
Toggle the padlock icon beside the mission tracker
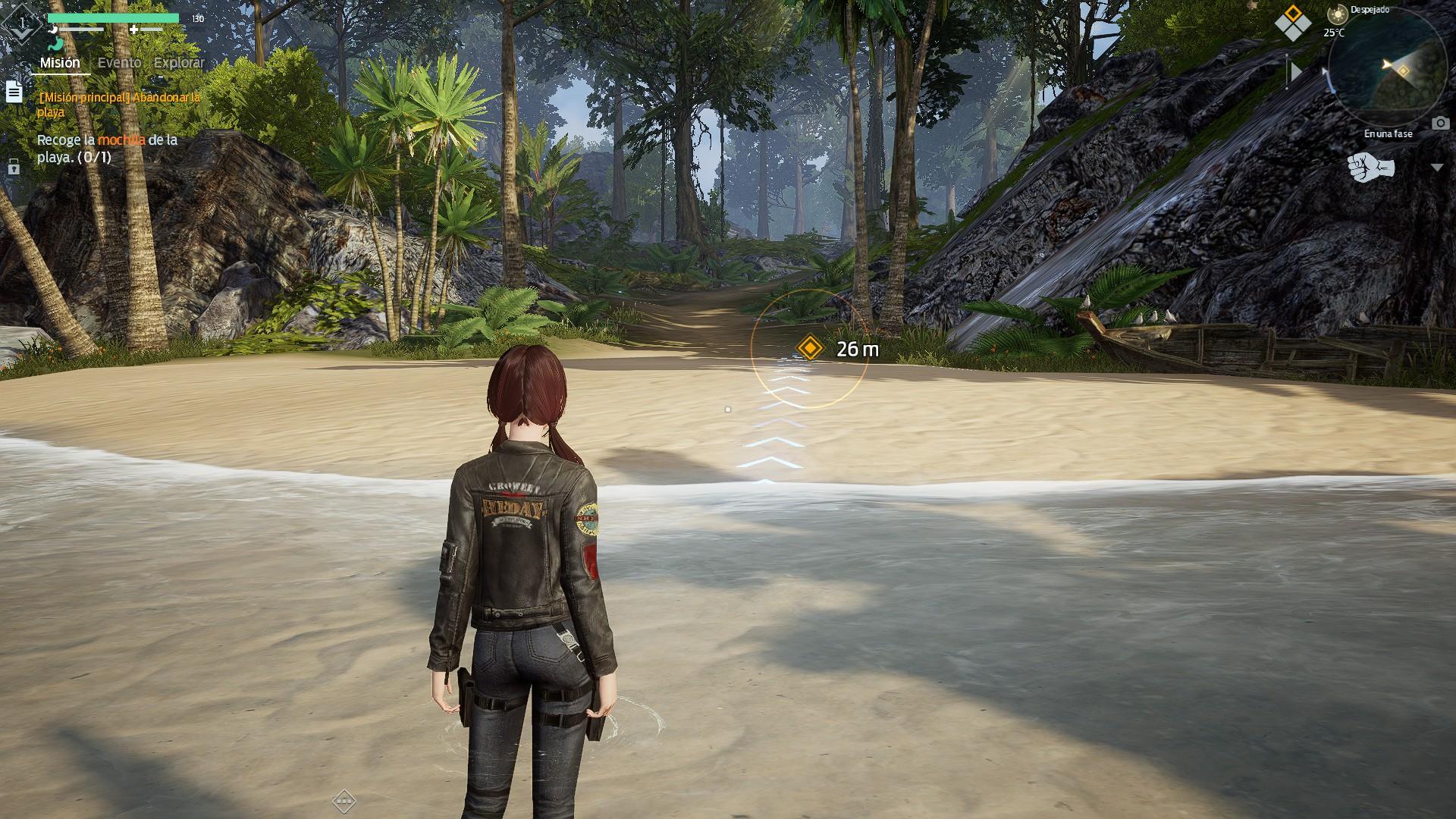point(14,167)
